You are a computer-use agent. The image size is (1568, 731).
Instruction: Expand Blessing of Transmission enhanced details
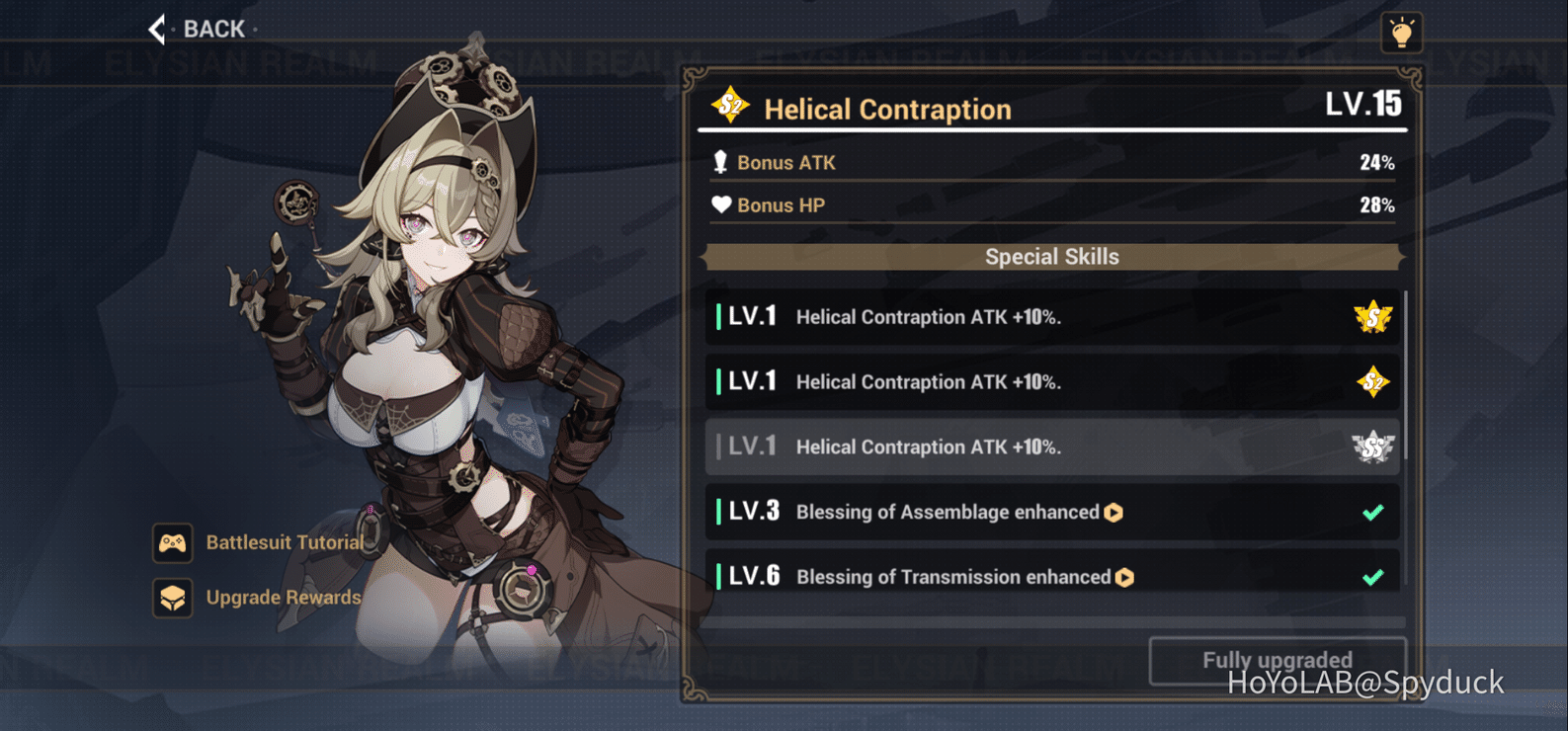point(1124,577)
